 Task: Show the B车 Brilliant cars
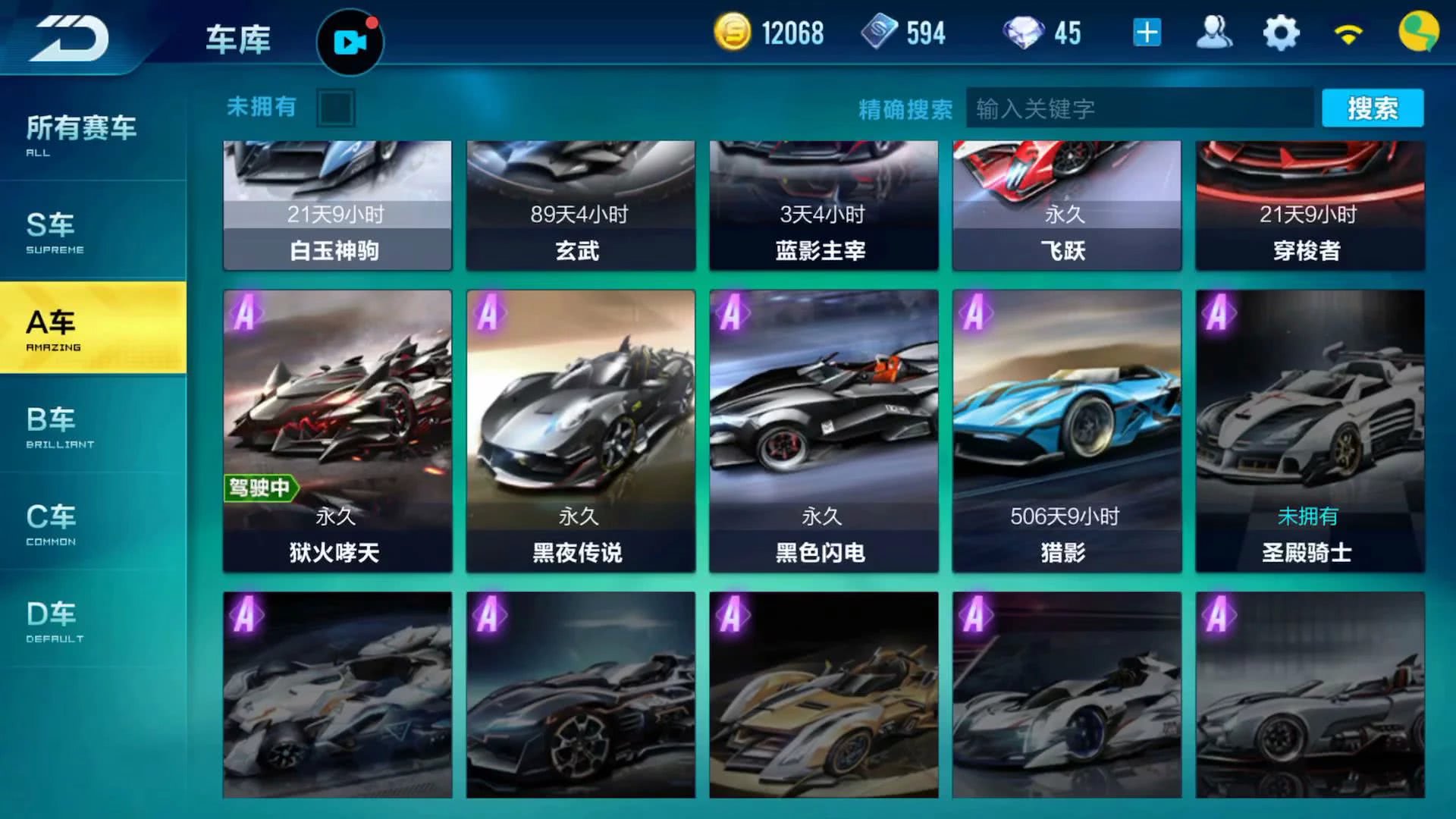(x=91, y=425)
